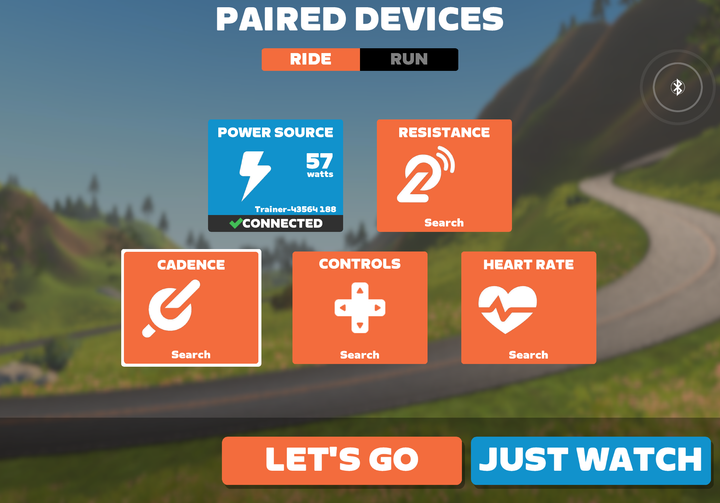720x503 pixels.
Task: Search for a Cadence sensor
Action: click(191, 308)
